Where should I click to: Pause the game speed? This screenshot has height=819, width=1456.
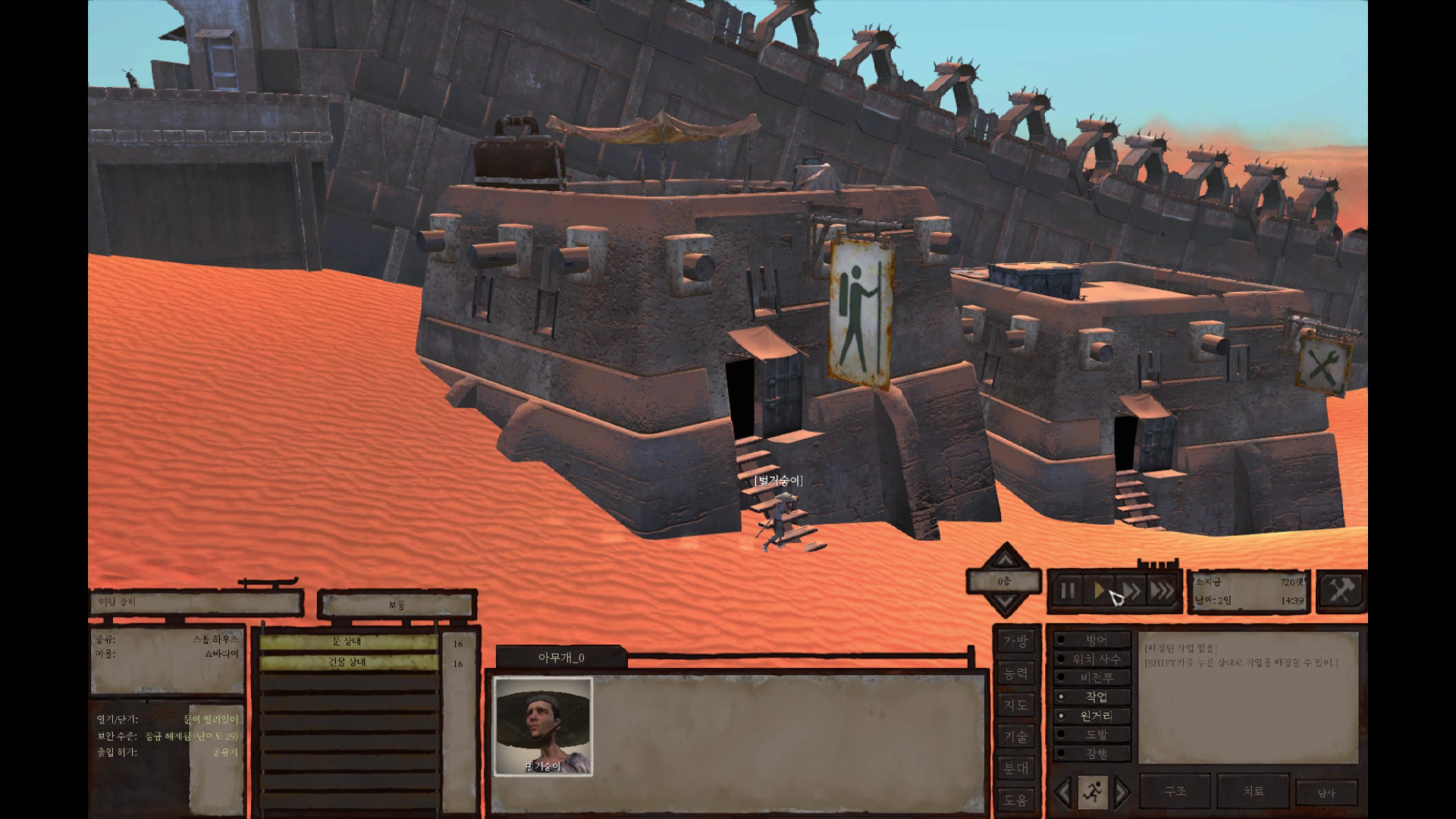click(x=1067, y=591)
